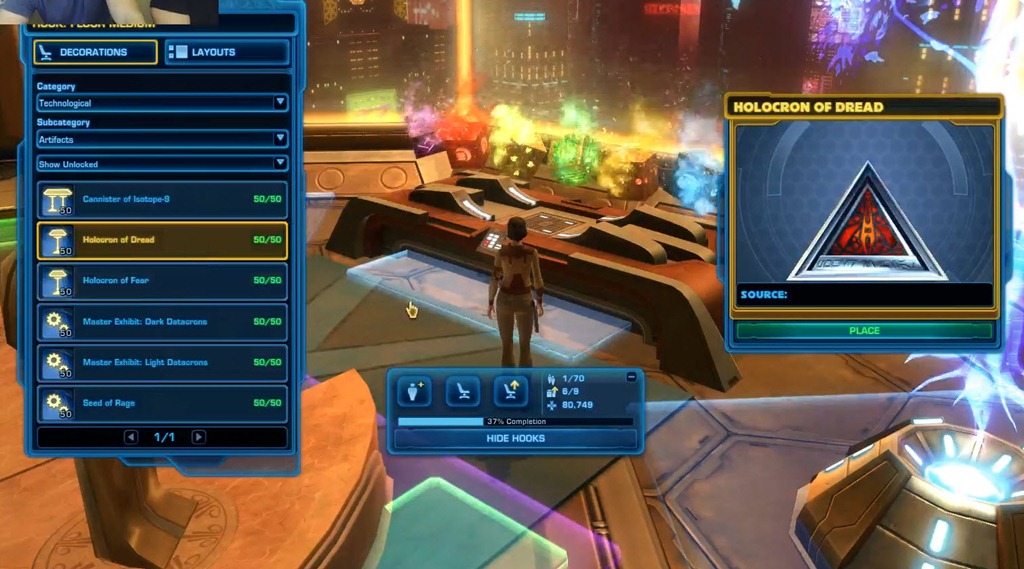1024x569 pixels.
Task: Minimize the stronghold editor panel
Action: (631, 377)
